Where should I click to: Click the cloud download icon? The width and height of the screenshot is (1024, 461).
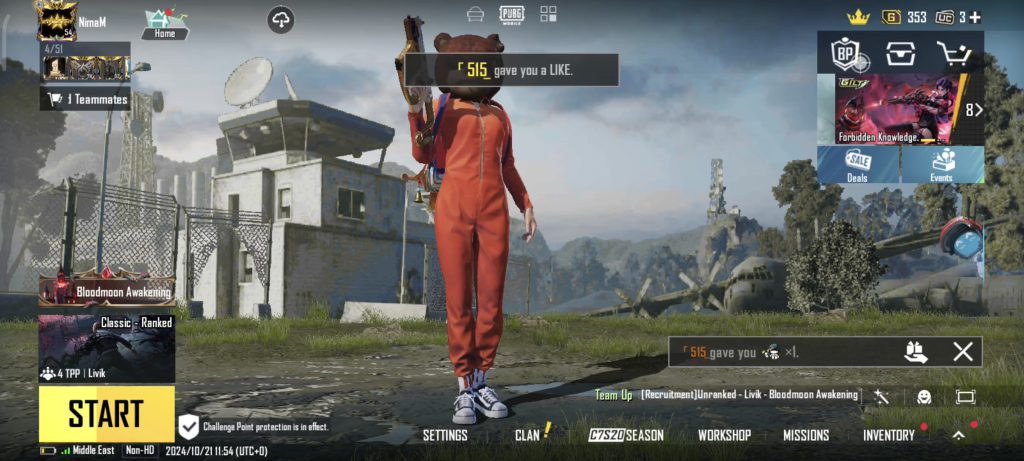click(281, 19)
